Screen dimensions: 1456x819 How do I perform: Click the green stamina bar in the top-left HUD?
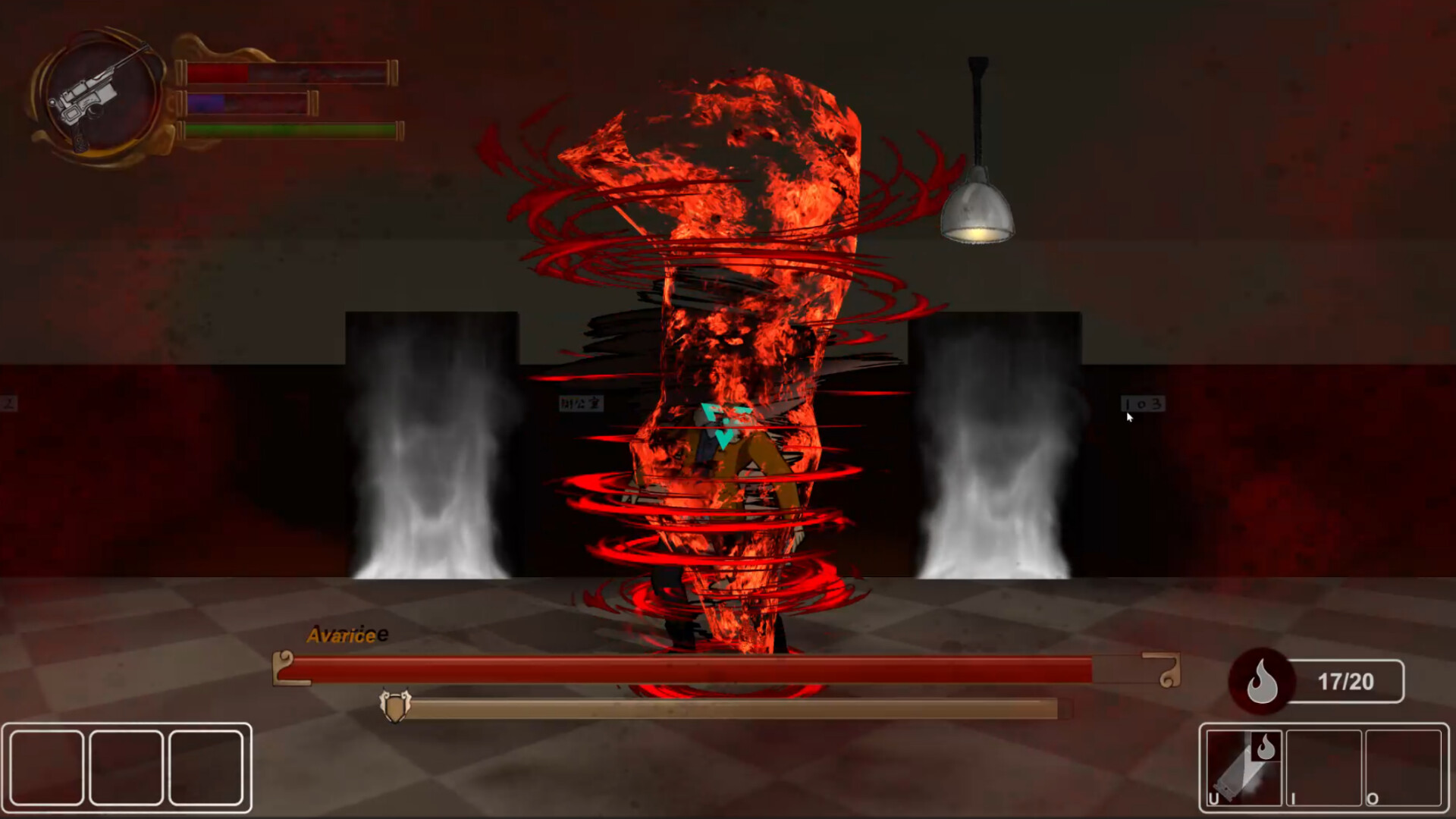pos(292,130)
